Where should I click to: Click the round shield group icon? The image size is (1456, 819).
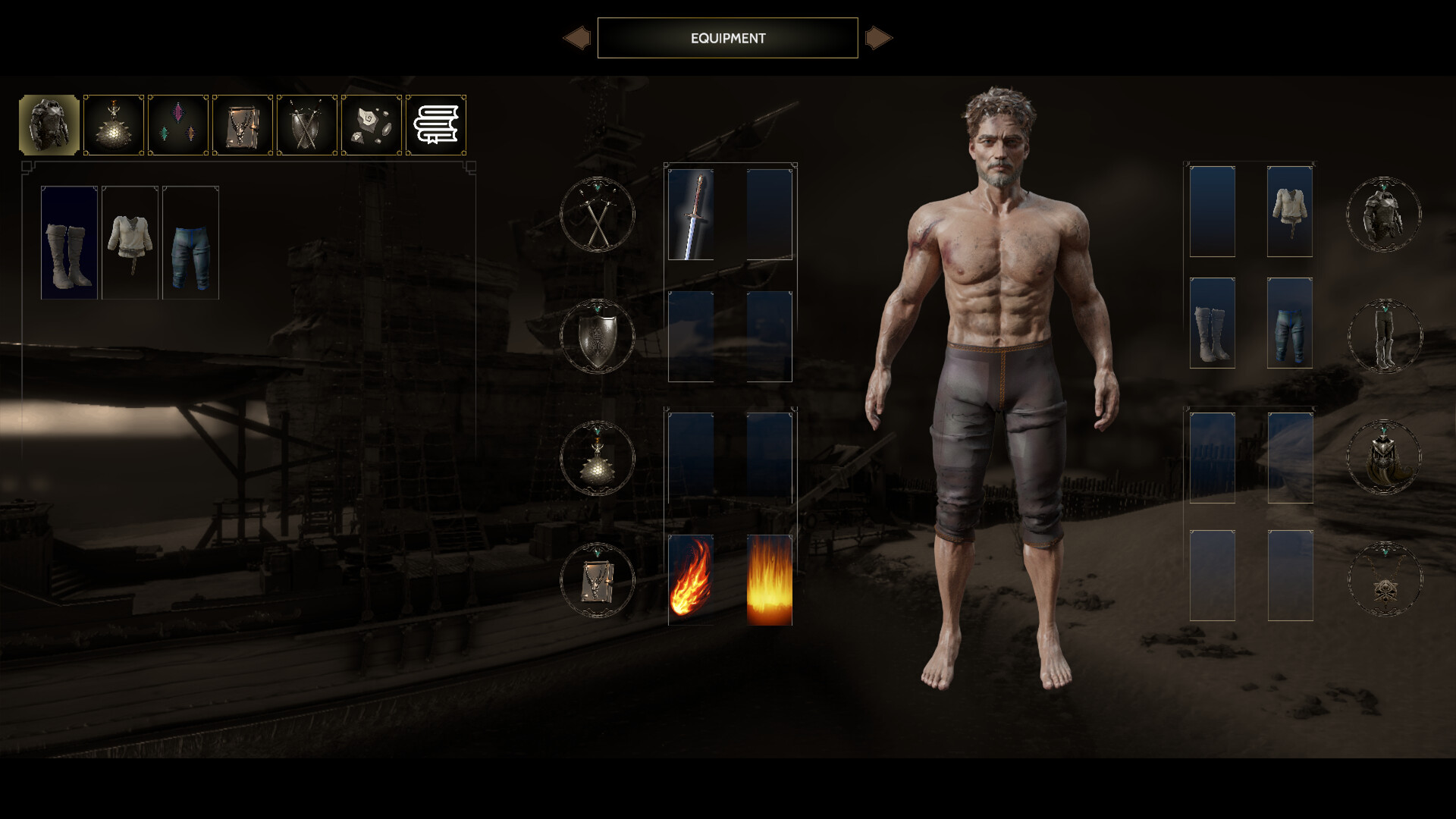pos(598,337)
